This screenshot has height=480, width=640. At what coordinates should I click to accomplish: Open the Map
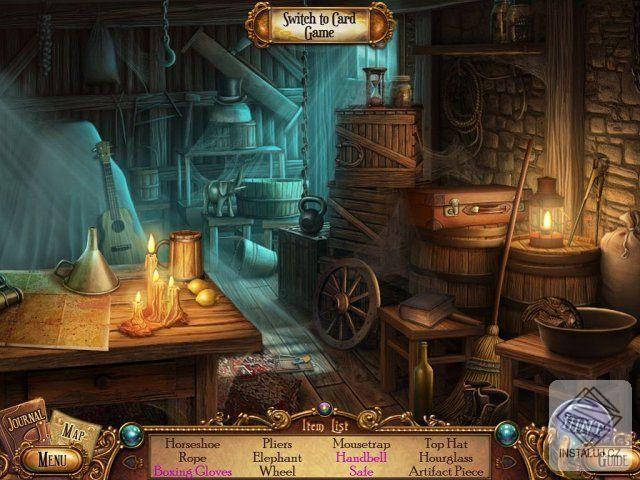tap(73, 430)
